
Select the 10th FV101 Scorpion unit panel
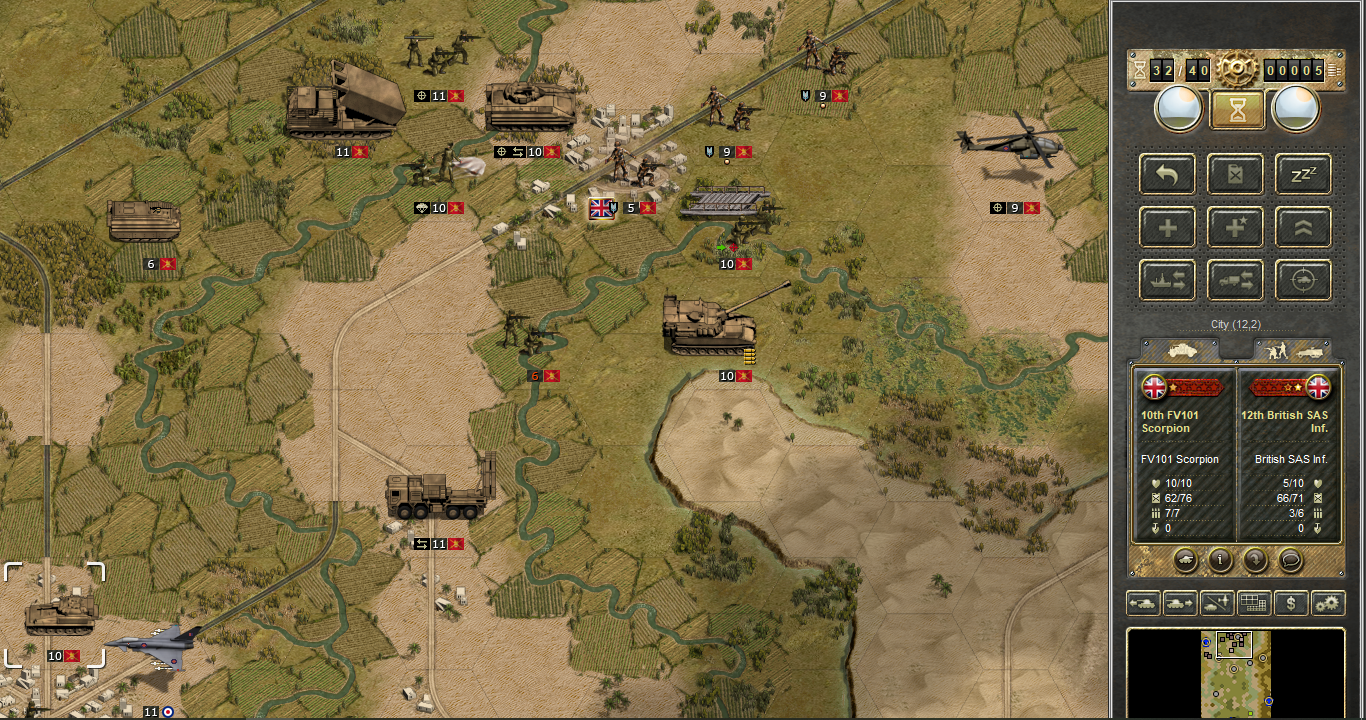[1184, 456]
